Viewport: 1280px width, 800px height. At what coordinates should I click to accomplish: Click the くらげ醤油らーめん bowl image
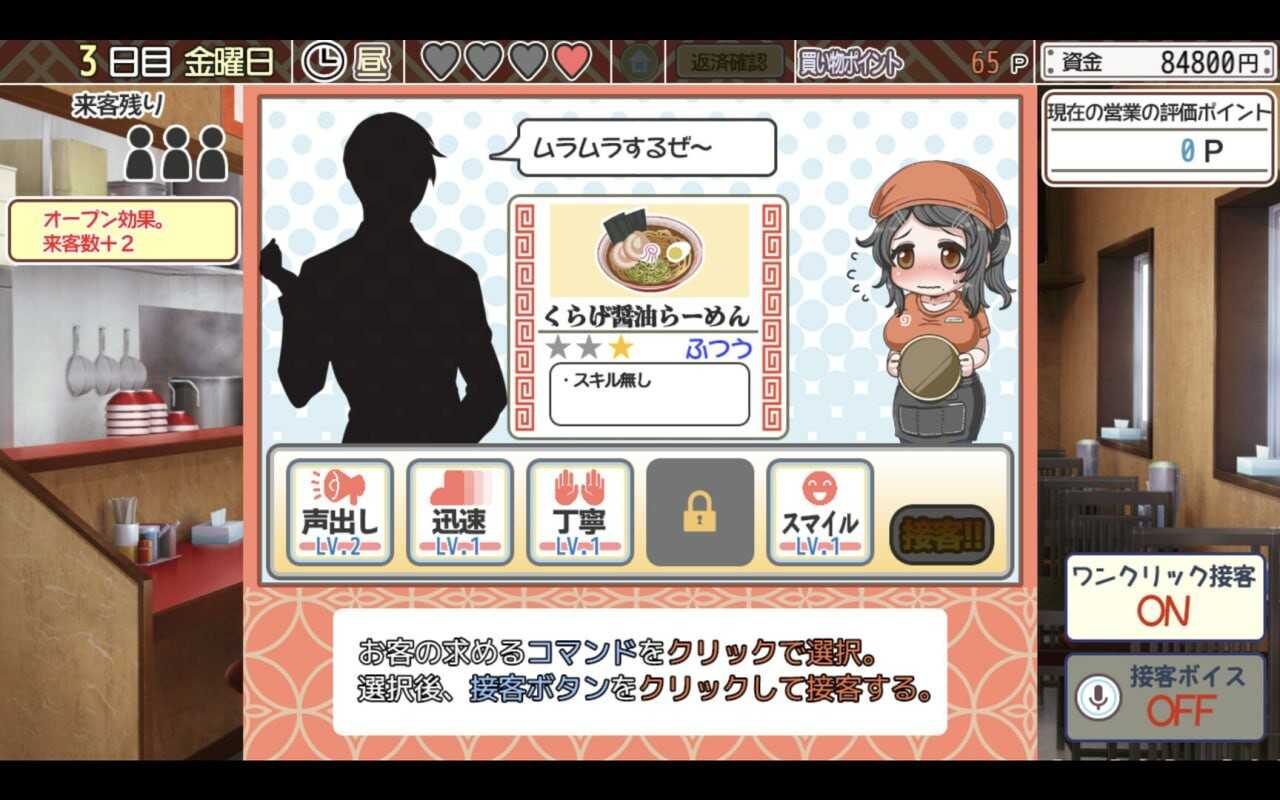click(648, 249)
